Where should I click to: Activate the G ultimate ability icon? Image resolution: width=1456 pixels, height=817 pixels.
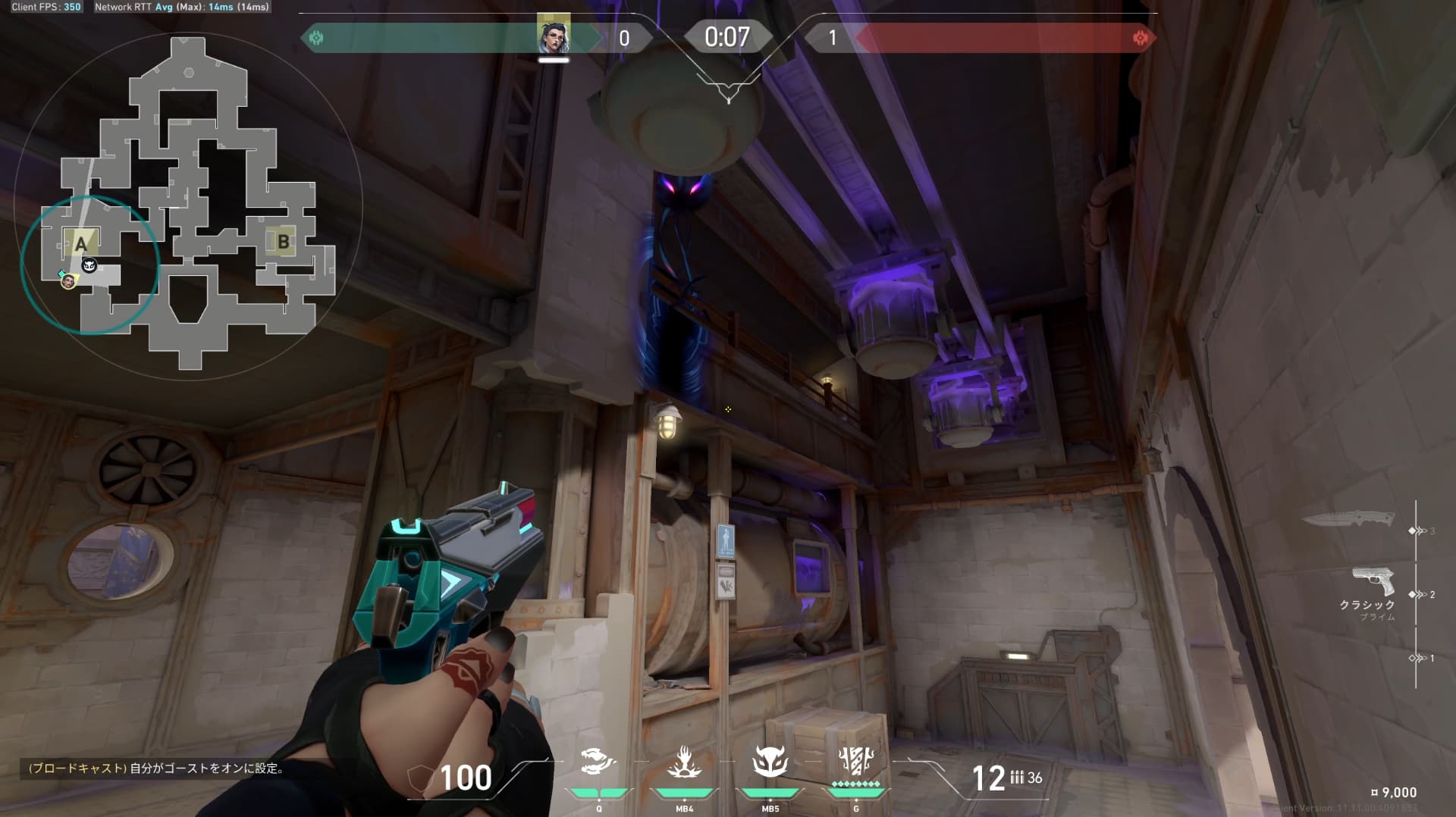(856, 760)
